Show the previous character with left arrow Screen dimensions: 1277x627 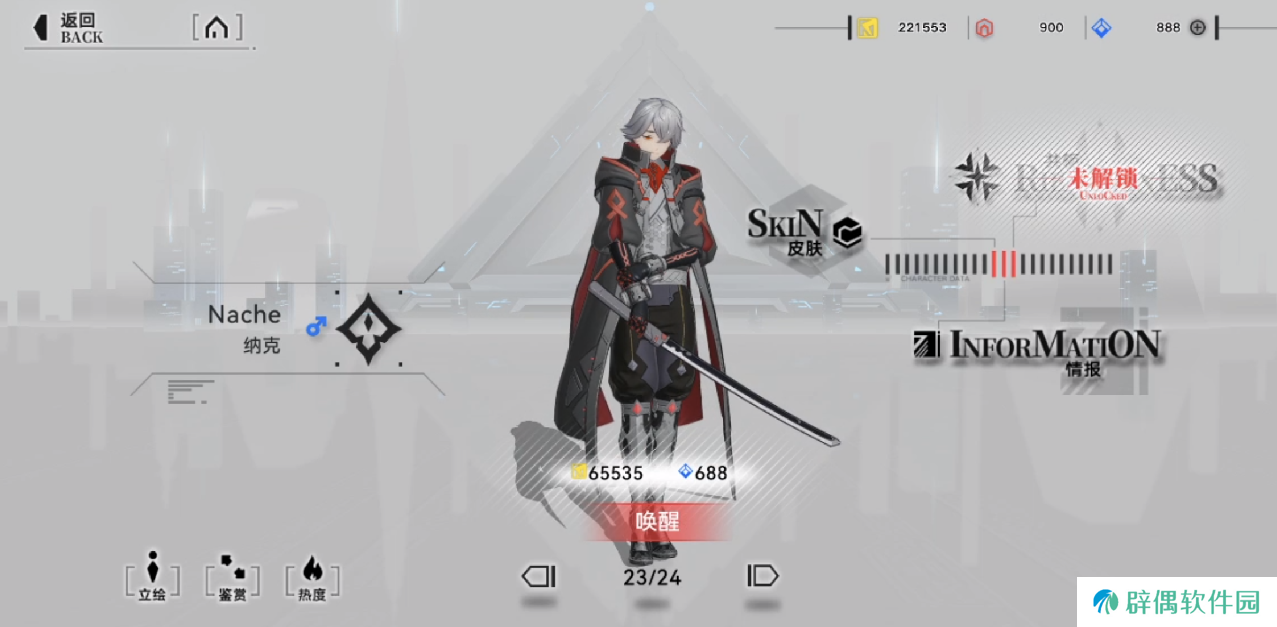538,576
